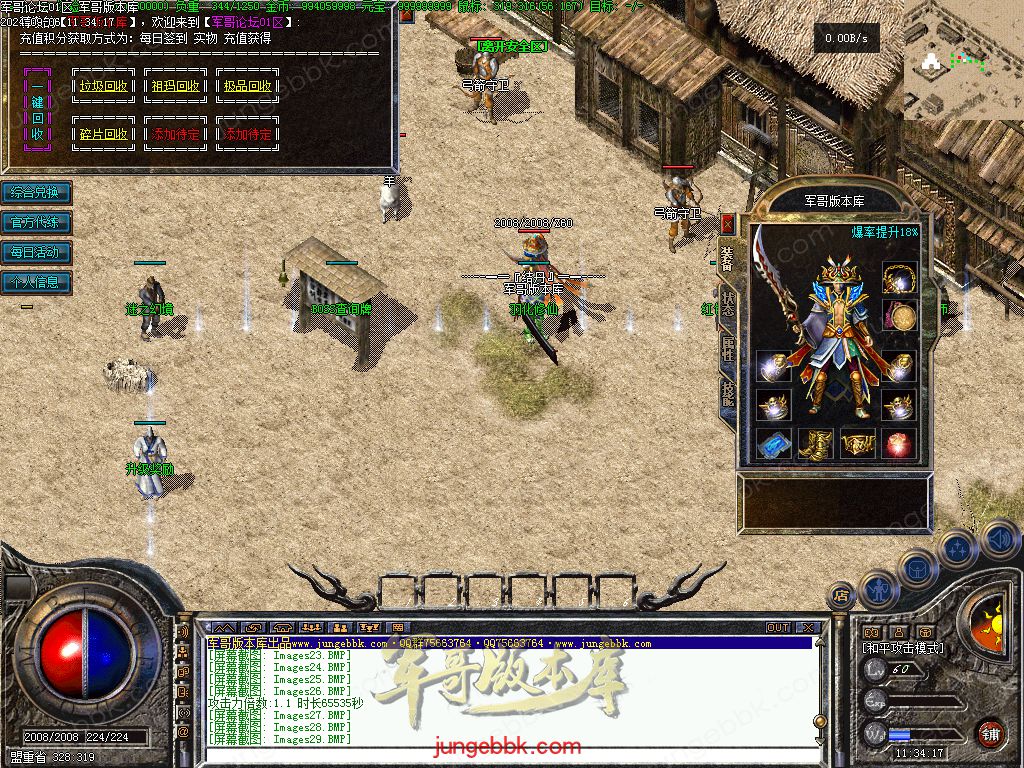Select the red gem equipment slot

(899, 443)
